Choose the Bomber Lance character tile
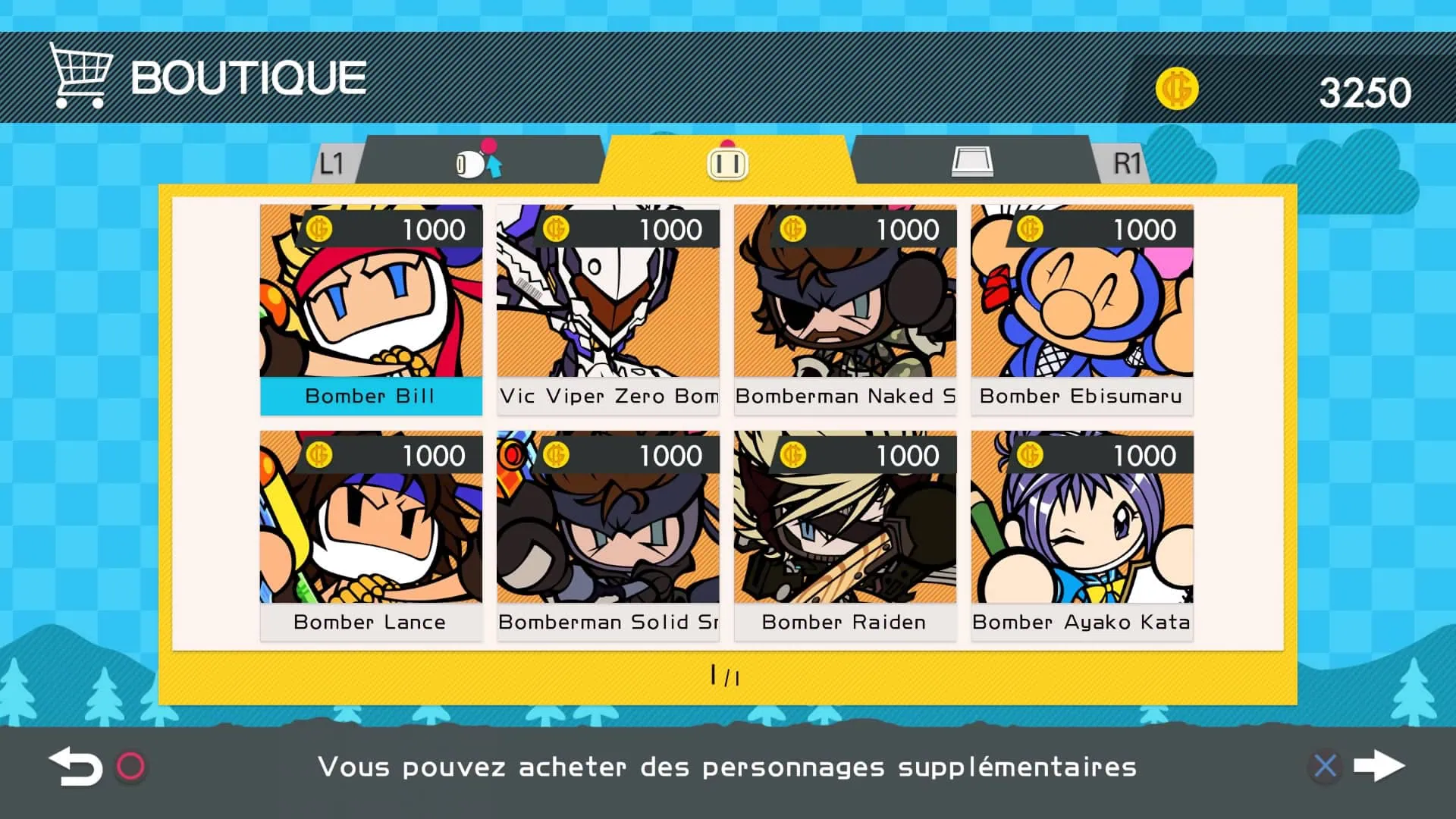 (371, 535)
